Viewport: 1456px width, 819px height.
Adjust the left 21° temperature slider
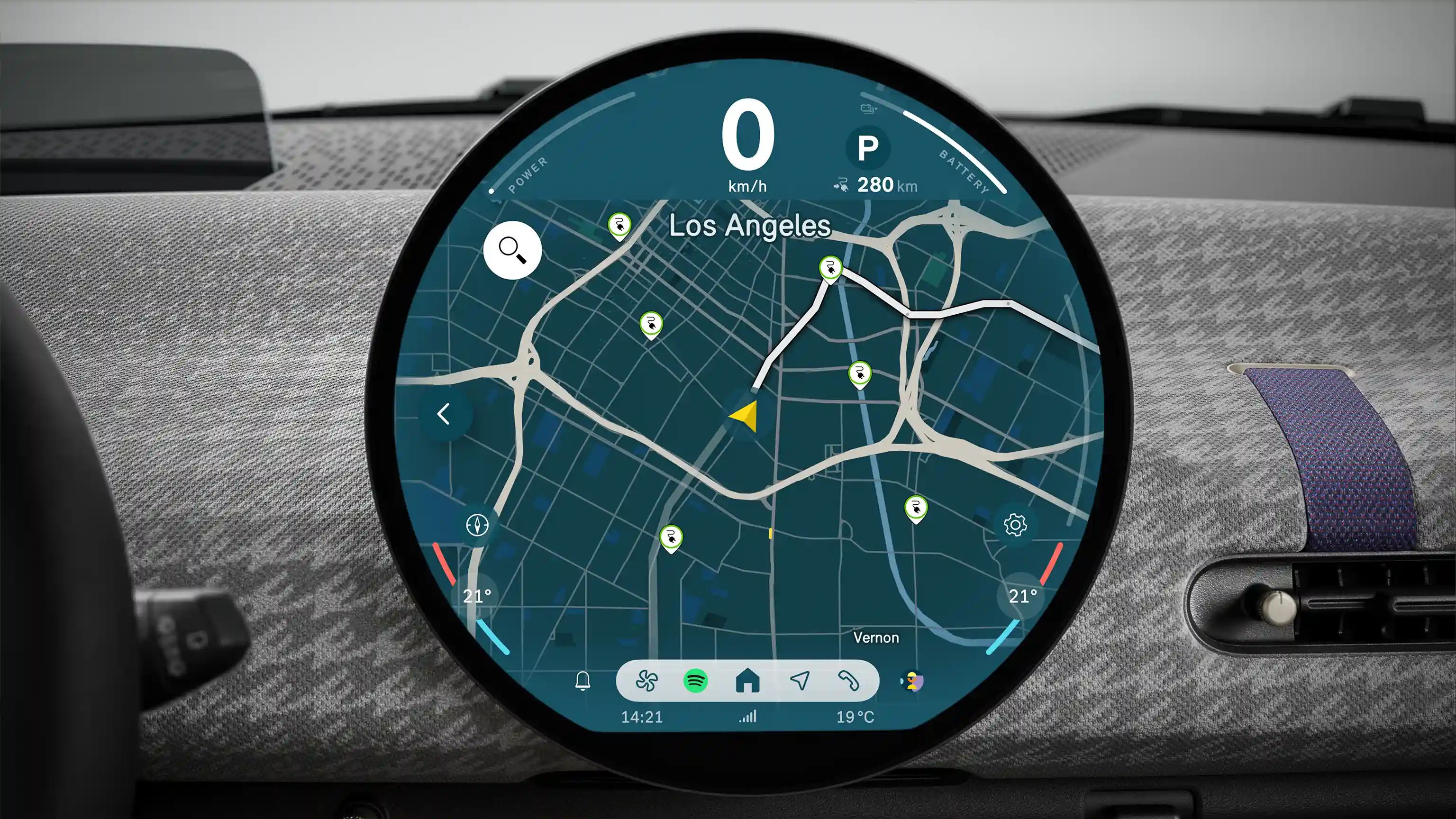(476, 595)
